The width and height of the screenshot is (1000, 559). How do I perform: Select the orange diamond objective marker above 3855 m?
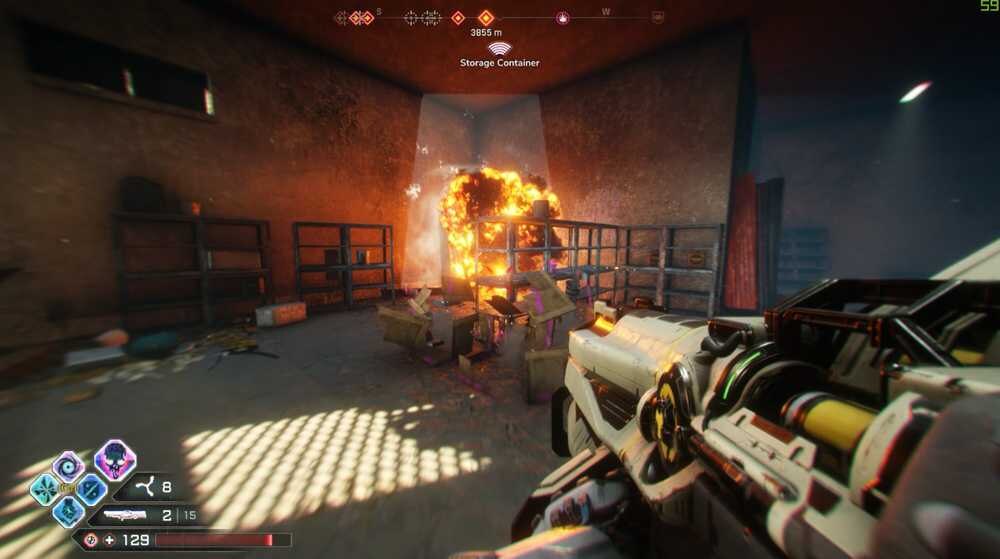(486, 17)
